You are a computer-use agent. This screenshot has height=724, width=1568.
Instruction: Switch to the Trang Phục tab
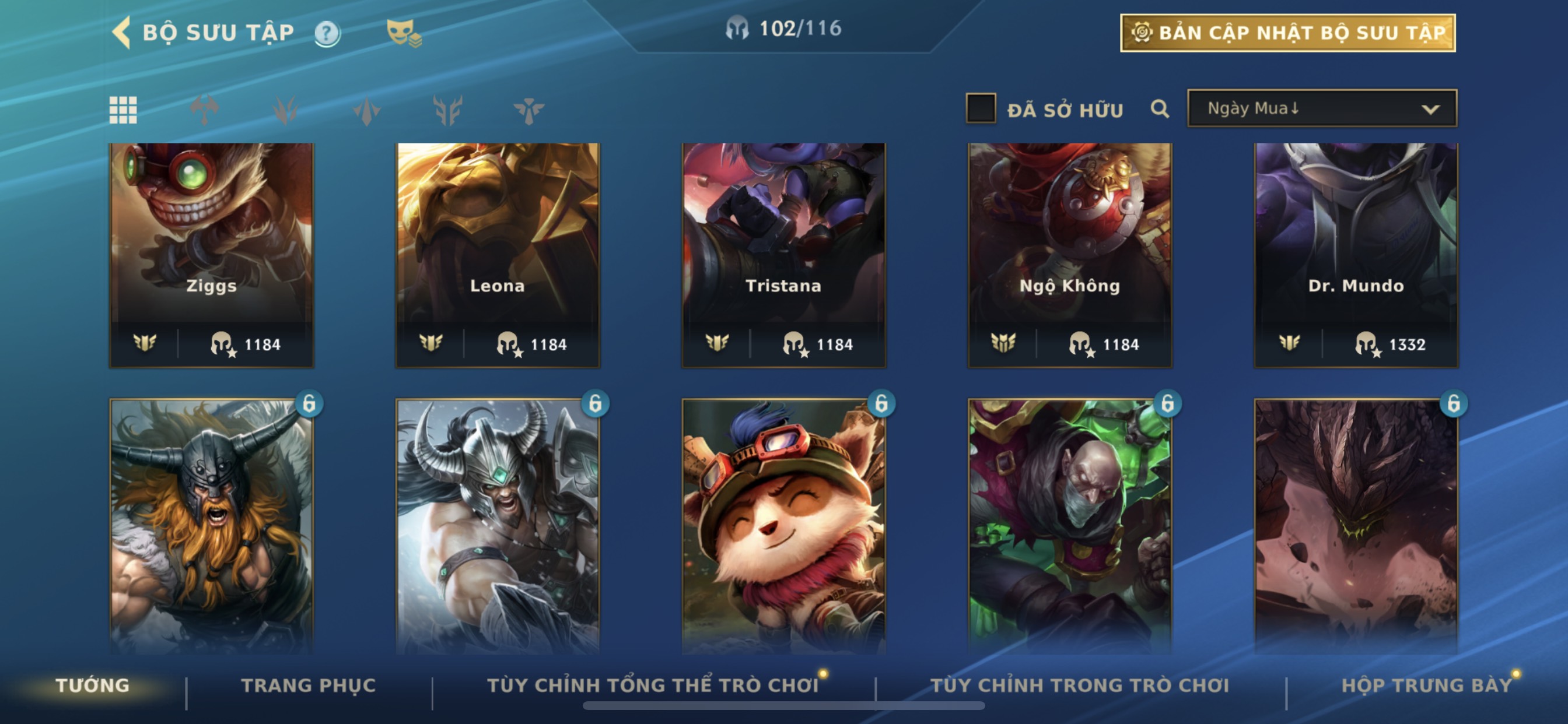click(x=309, y=685)
